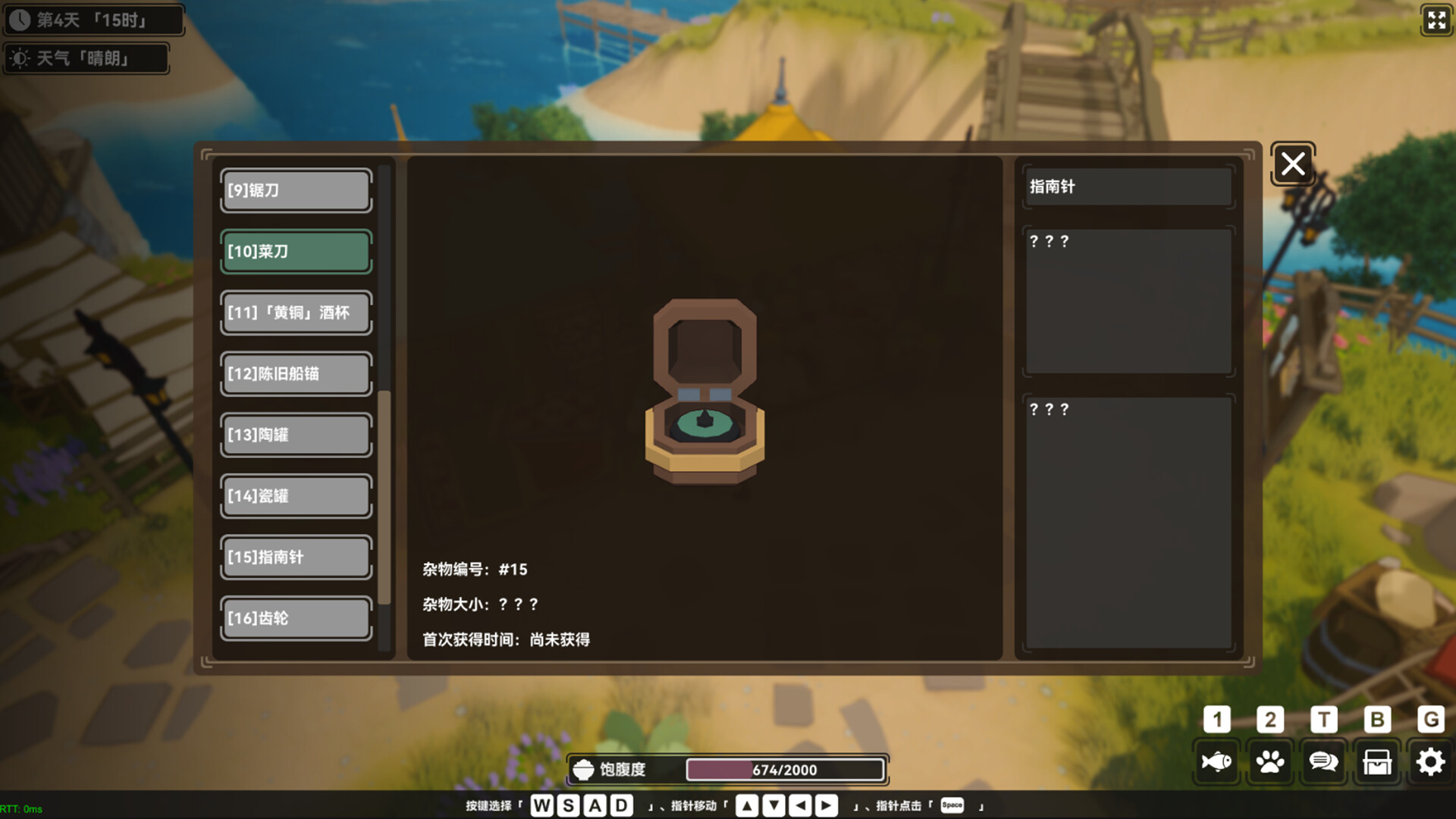Screen dimensions: 1456x819
Task: Click the hotkey badge labeled 1
Action: coord(1217,720)
